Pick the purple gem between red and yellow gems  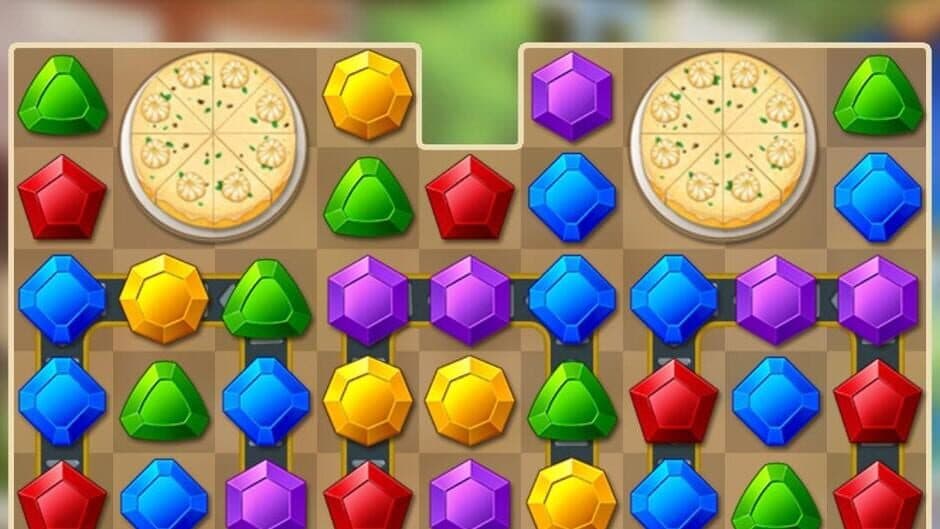click(x=469, y=495)
